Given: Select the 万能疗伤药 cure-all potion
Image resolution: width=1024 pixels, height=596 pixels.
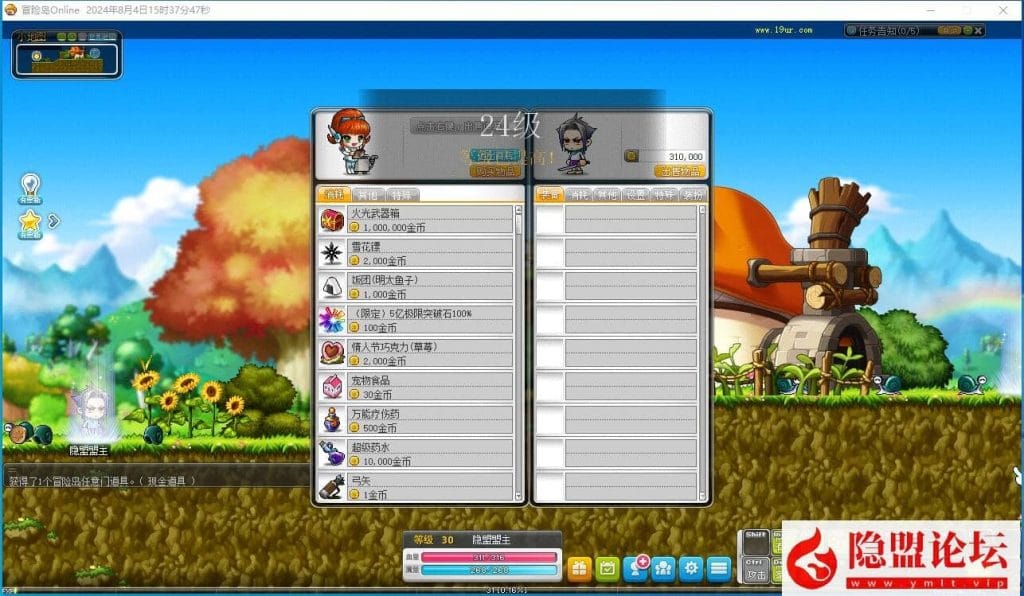Looking at the screenshot, I should pyautogui.click(x=418, y=420).
